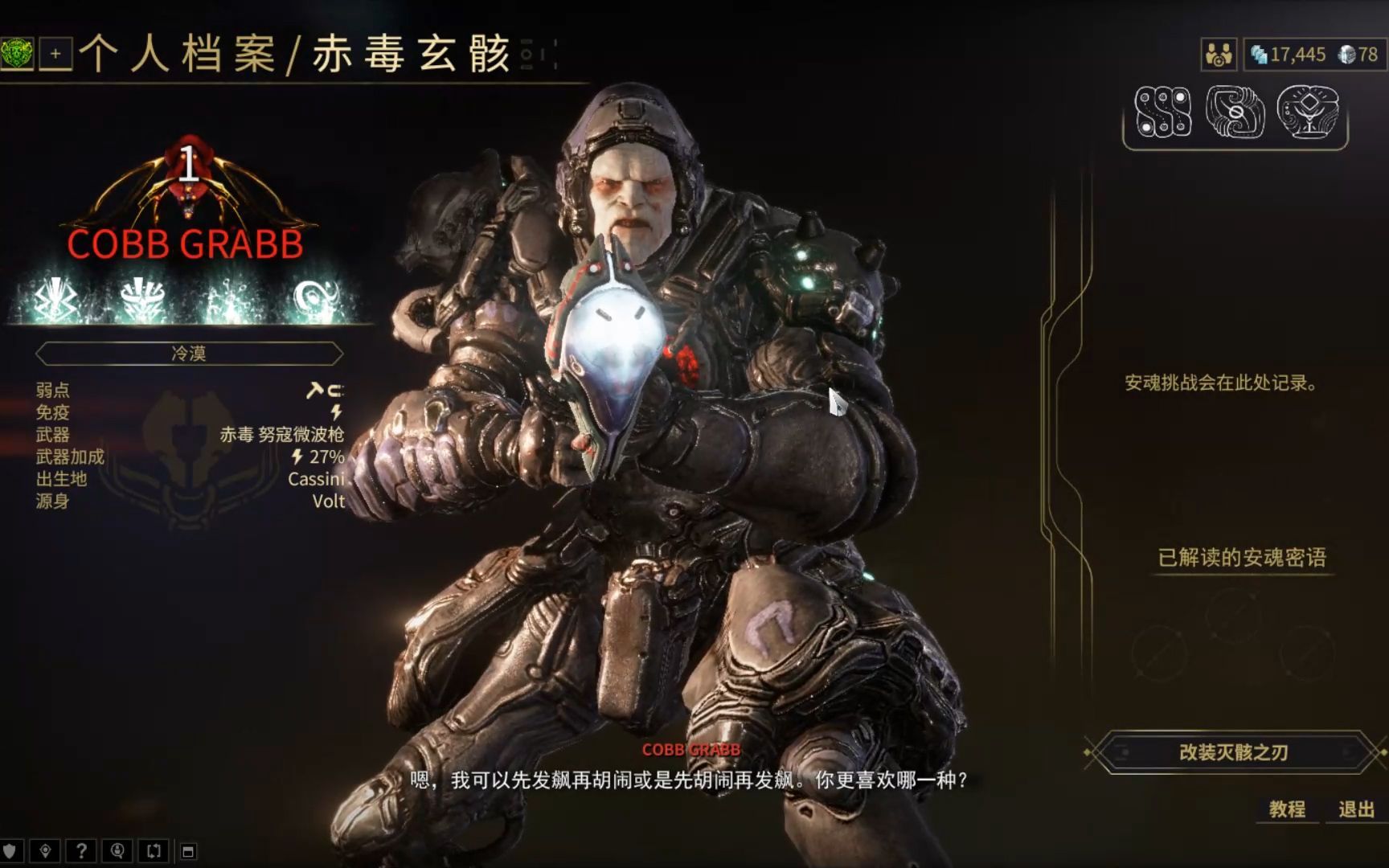Image resolution: width=1389 pixels, height=868 pixels.
Task: Select 教程 at the bottom right
Action: [x=1287, y=812]
